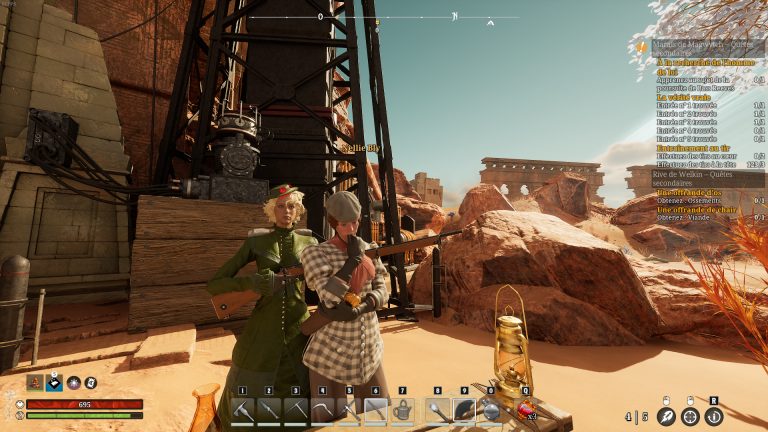Select the watering can hotbar slot
Viewport: 768px width, 432px height.
402,410
